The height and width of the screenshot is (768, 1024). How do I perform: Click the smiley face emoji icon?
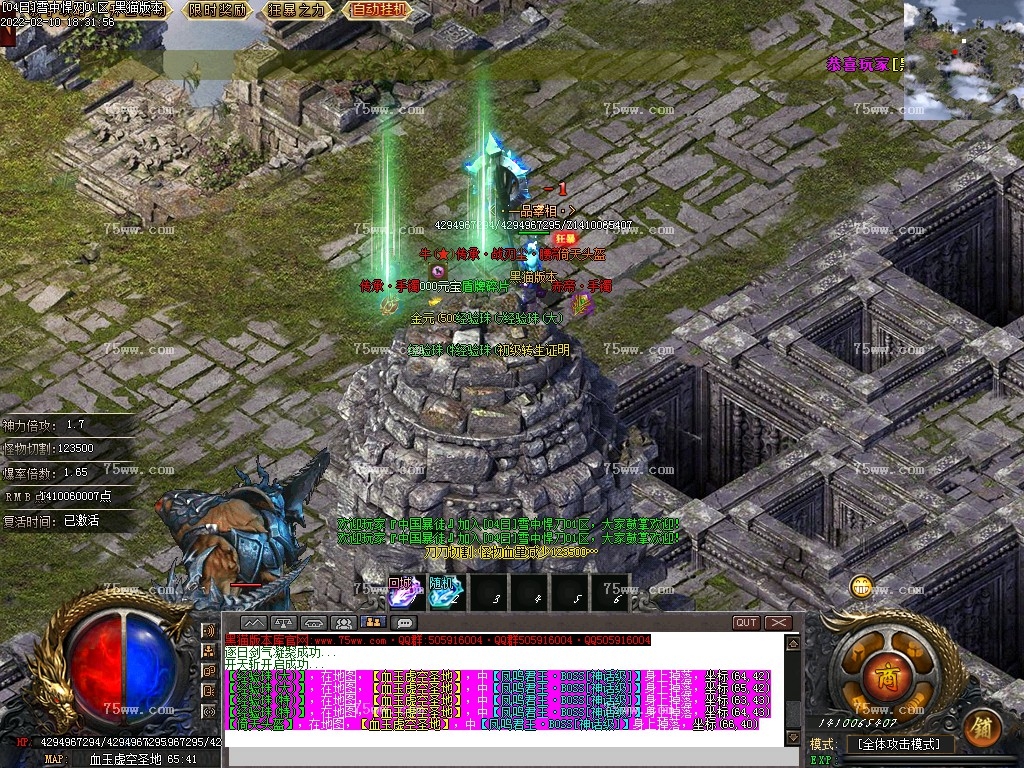pos(861,587)
